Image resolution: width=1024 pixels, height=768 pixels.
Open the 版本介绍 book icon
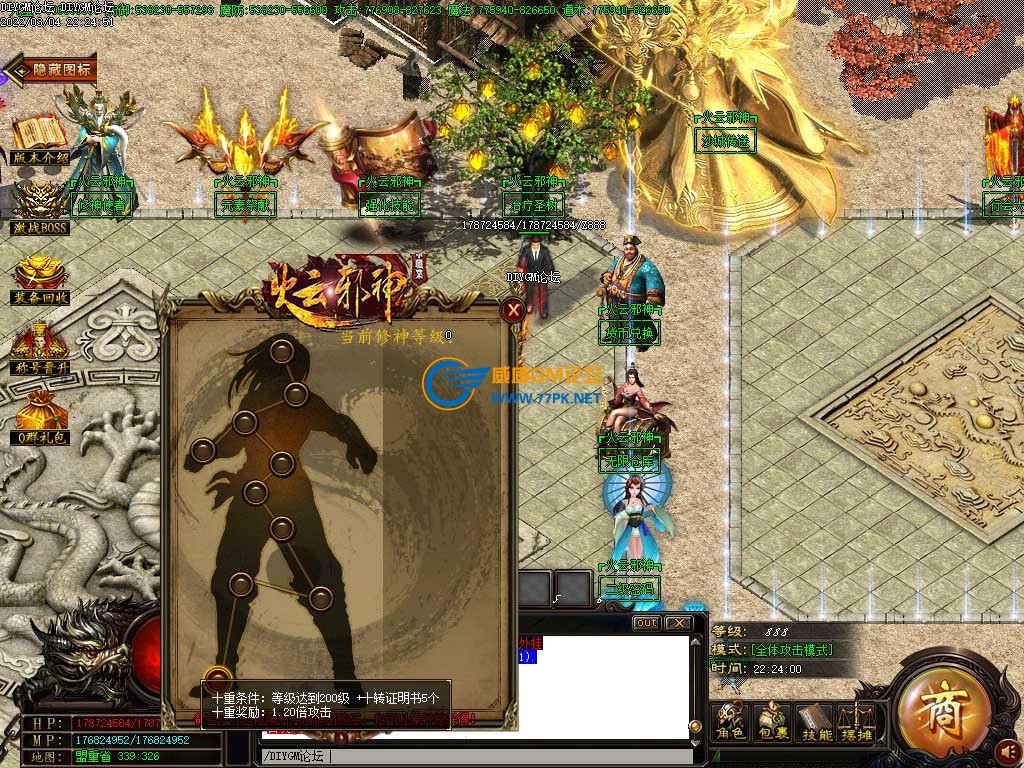pyautogui.click(x=40, y=139)
